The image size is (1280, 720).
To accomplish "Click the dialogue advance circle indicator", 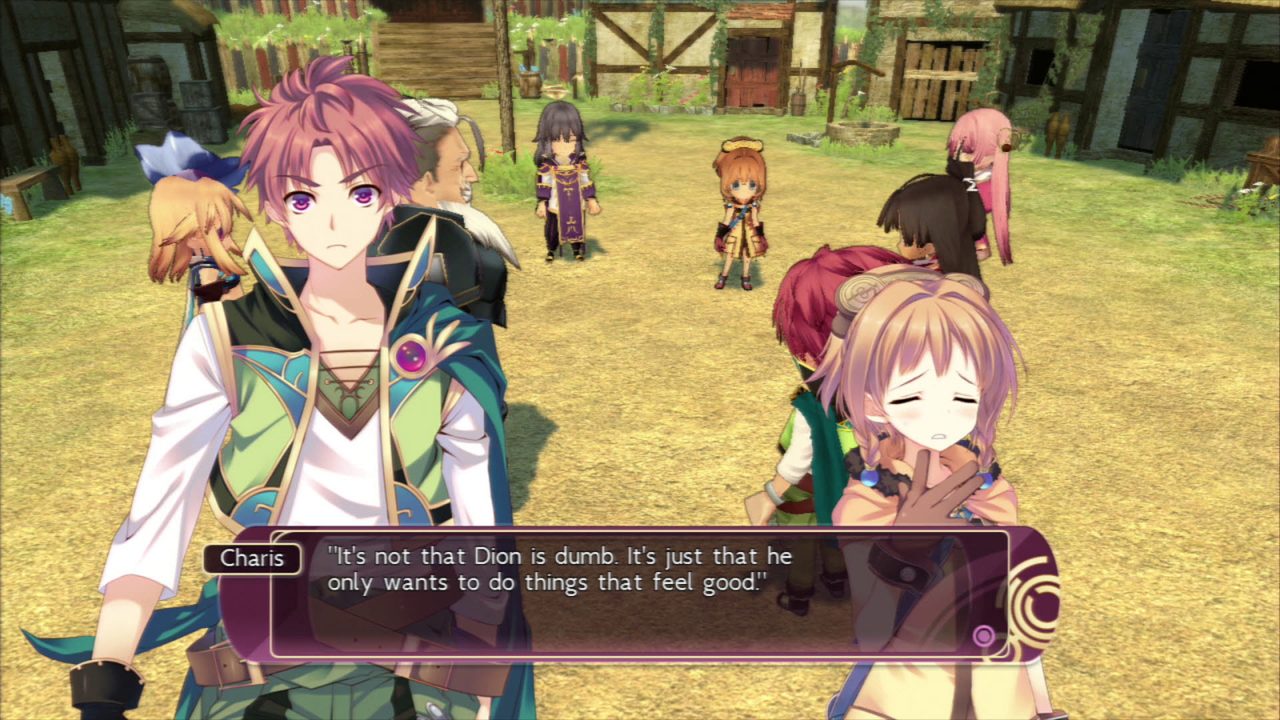I will coord(984,633).
